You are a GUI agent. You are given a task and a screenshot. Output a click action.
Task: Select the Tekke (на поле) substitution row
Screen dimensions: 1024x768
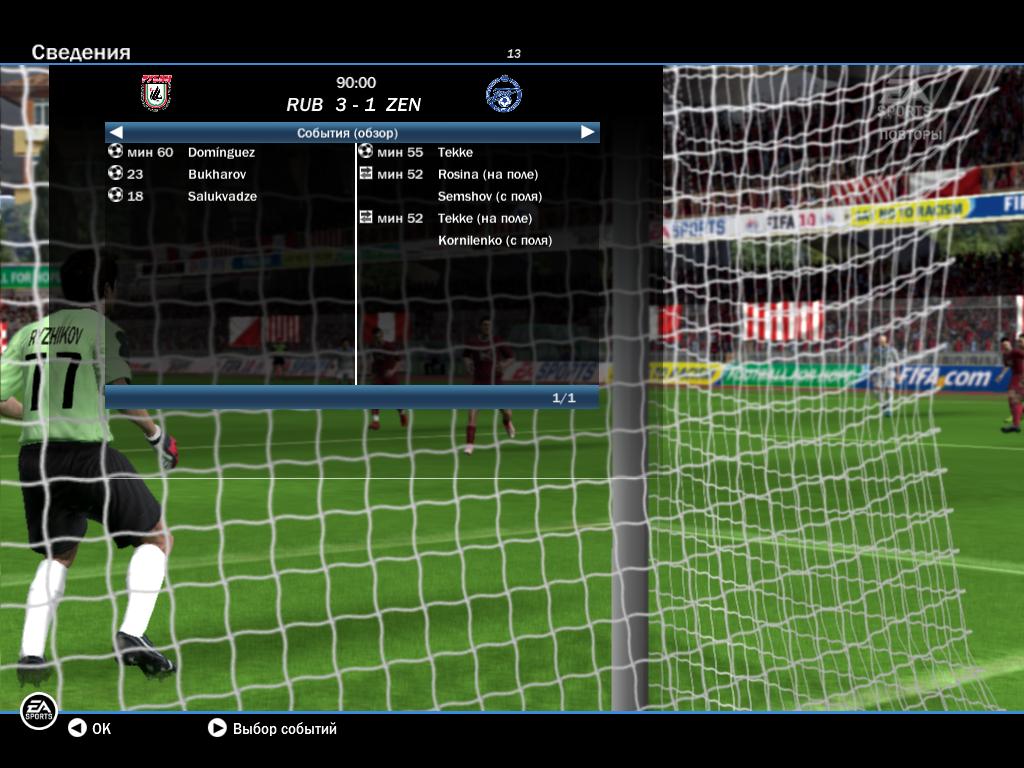pos(484,218)
